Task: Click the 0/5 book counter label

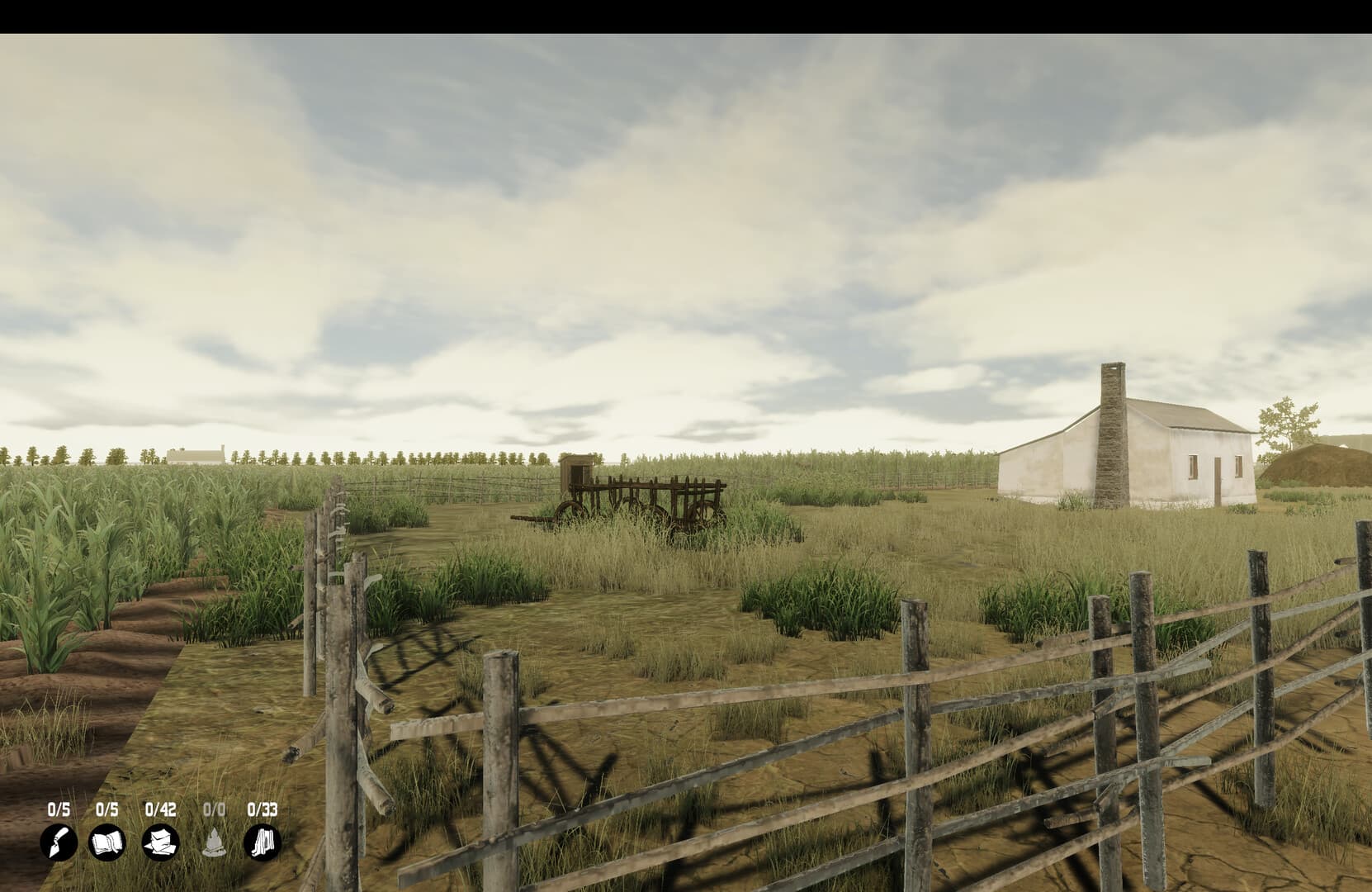Action: (x=107, y=810)
